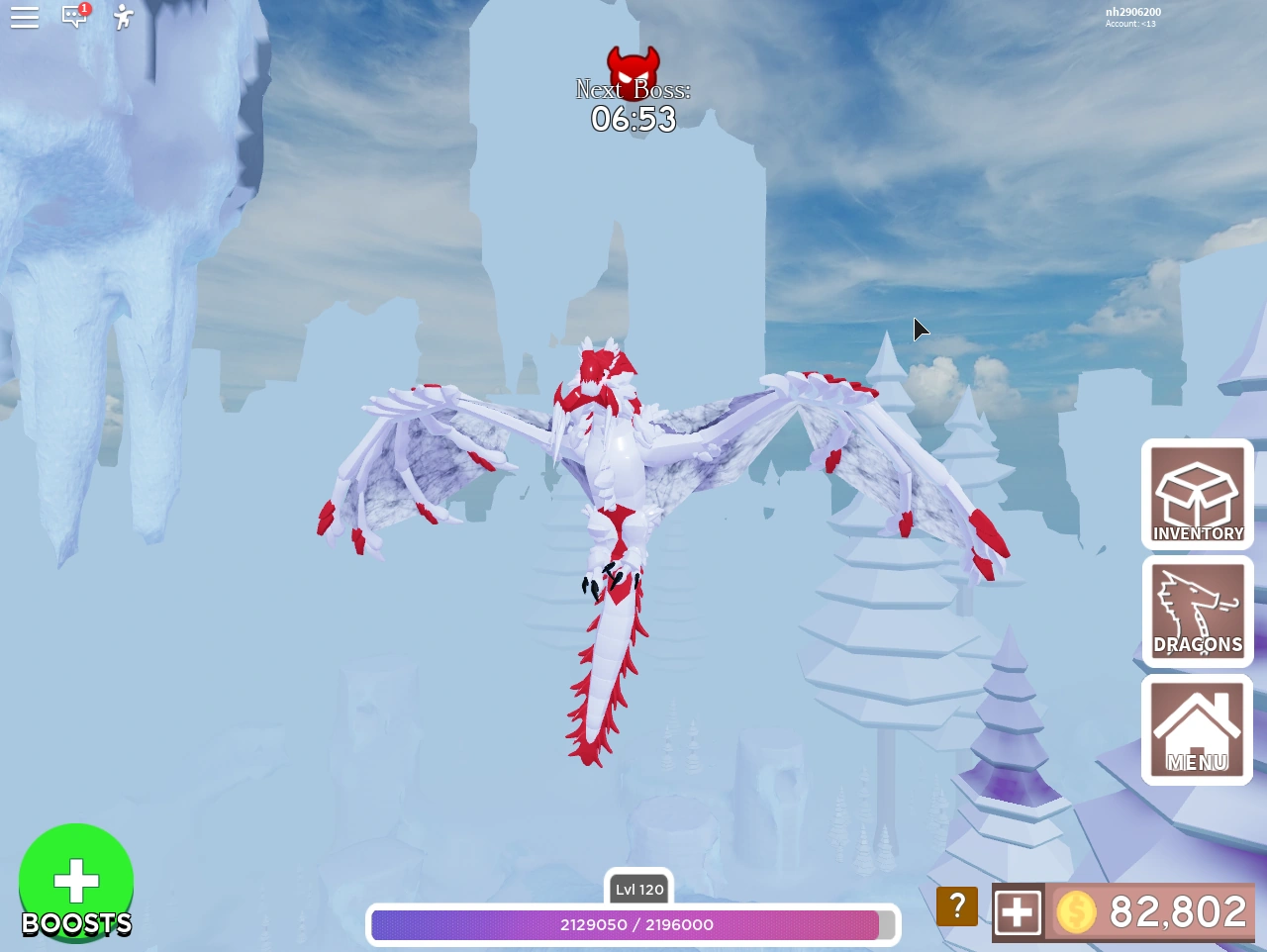
Task: Open the help question mark icon
Action: (956, 904)
